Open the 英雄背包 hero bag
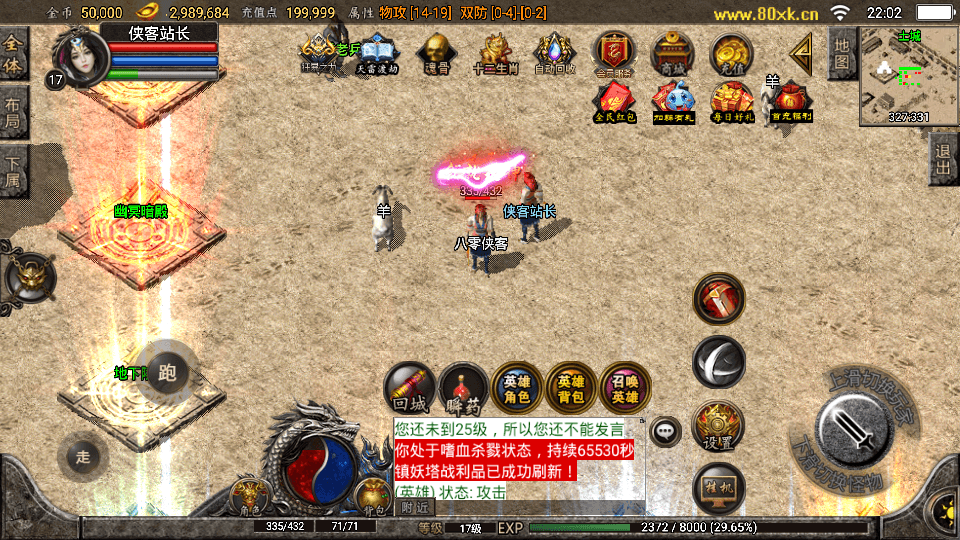Image resolution: width=960 pixels, height=540 pixels. coord(571,386)
